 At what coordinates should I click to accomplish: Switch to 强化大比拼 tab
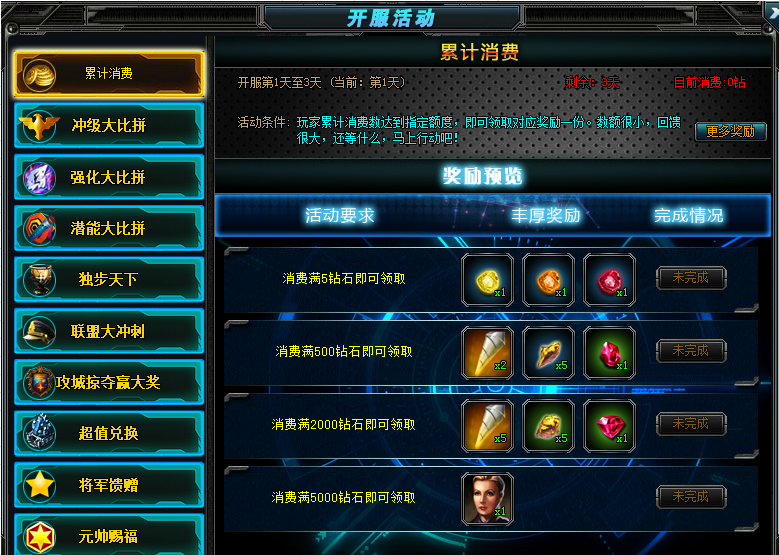point(108,177)
